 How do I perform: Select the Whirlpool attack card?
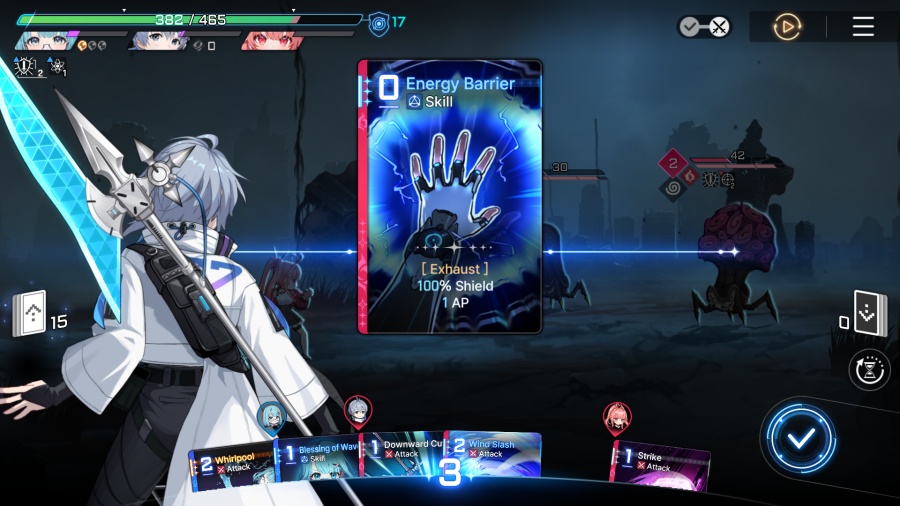tap(232, 466)
